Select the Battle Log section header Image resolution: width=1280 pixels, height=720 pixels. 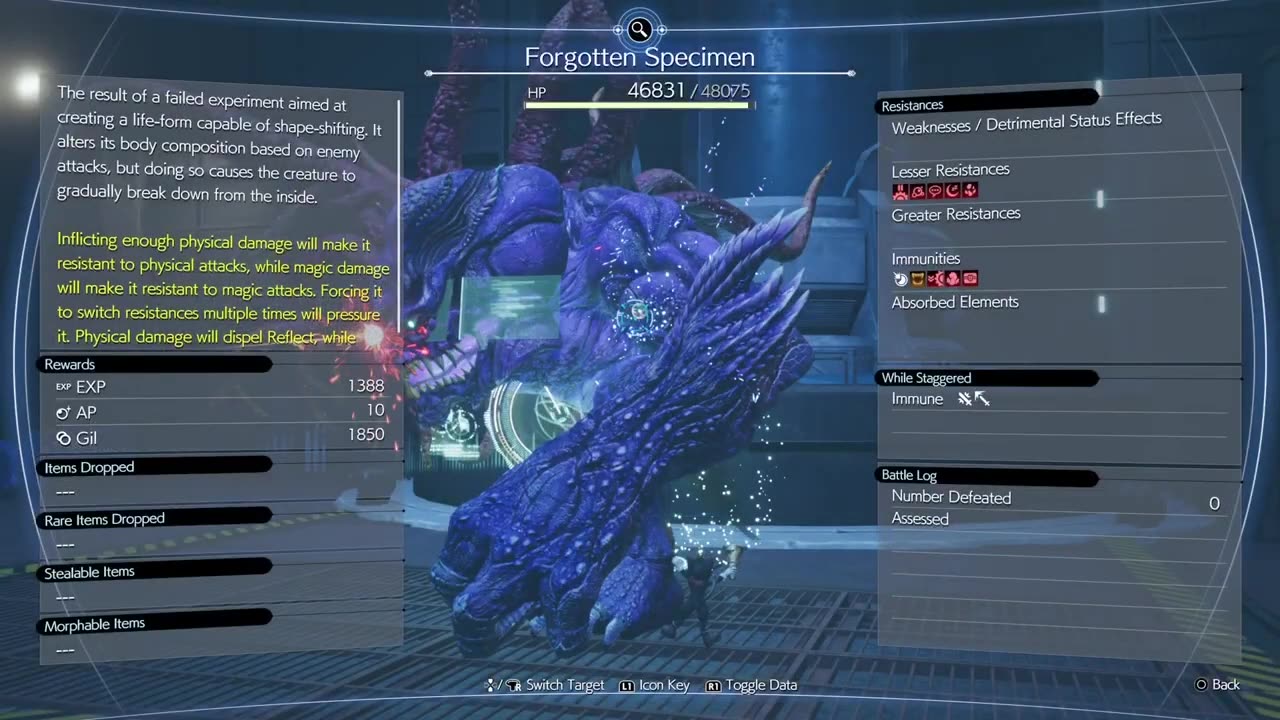pyautogui.click(x=908, y=475)
